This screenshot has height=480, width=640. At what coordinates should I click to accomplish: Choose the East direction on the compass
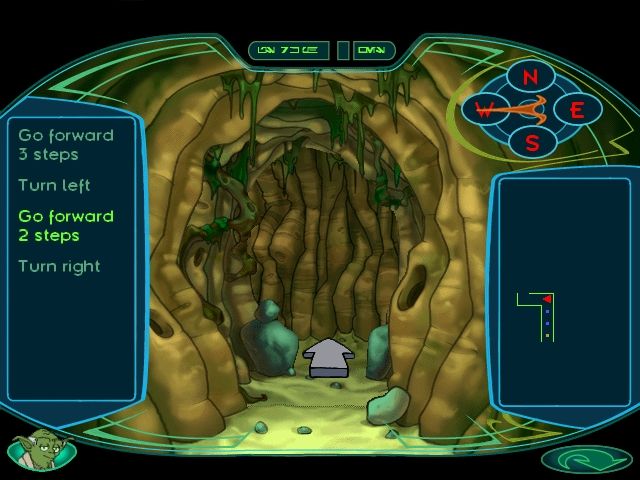[x=577, y=110]
